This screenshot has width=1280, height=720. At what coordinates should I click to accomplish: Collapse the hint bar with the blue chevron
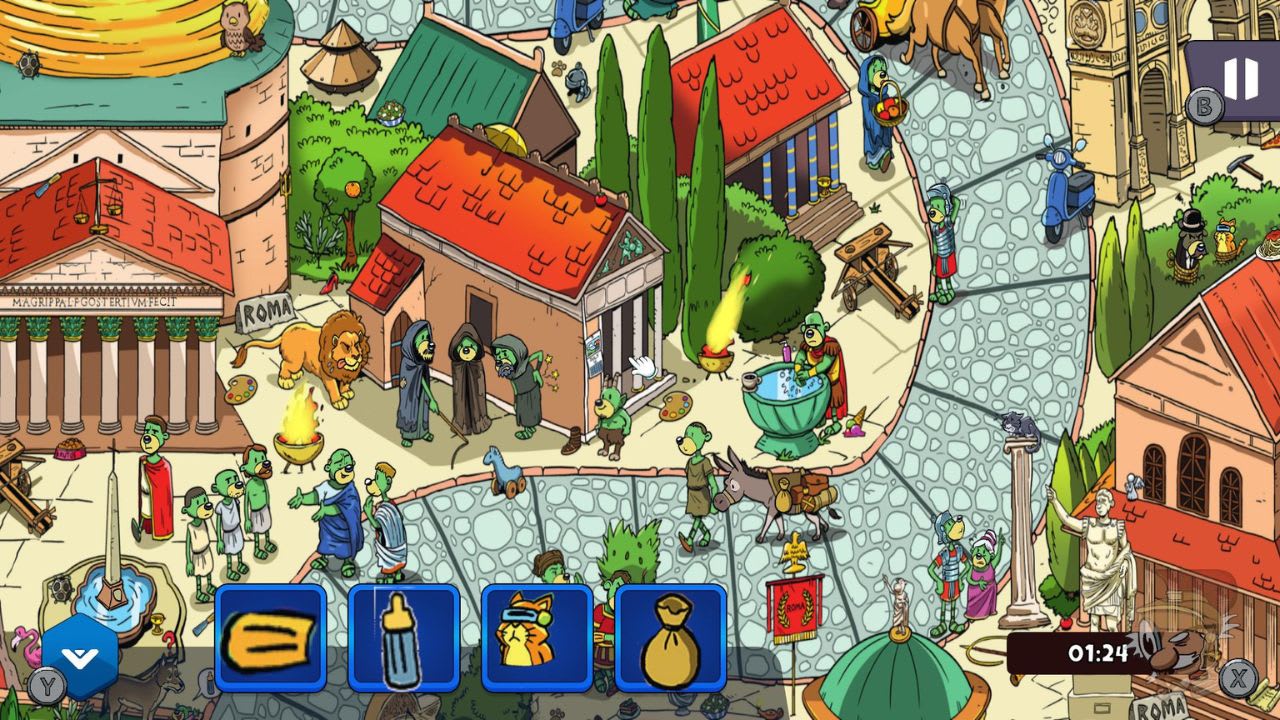tap(78, 657)
